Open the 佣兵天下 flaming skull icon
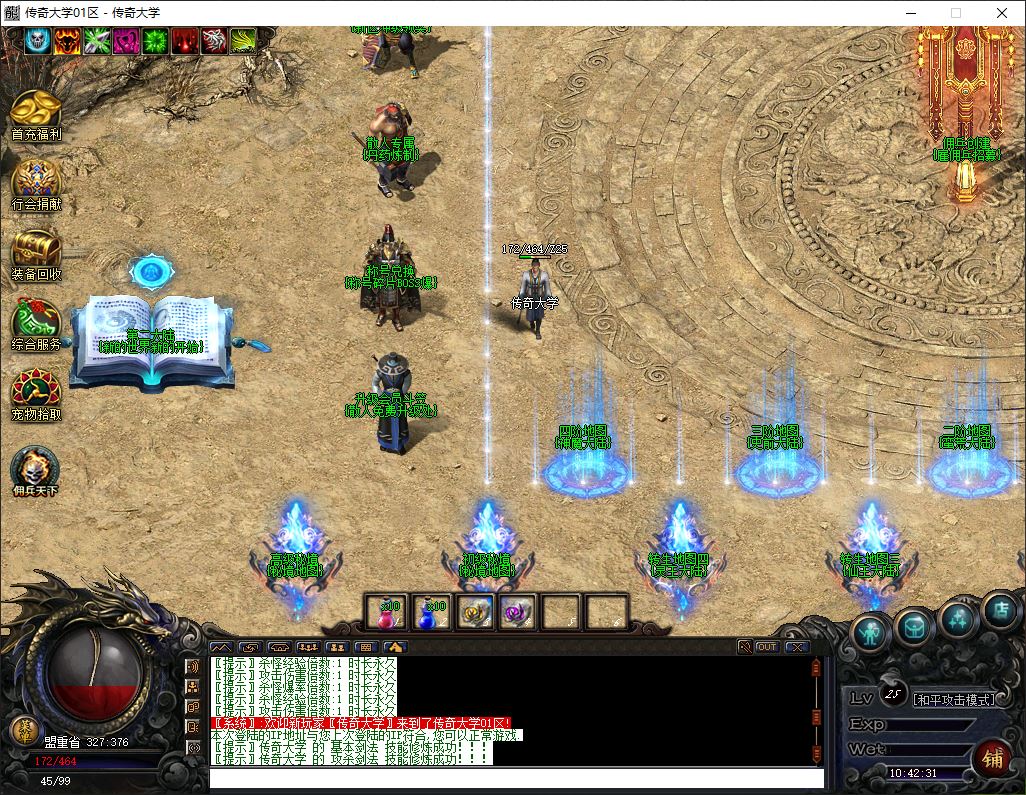The height and width of the screenshot is (795, 1026). (x=34, y=466)
